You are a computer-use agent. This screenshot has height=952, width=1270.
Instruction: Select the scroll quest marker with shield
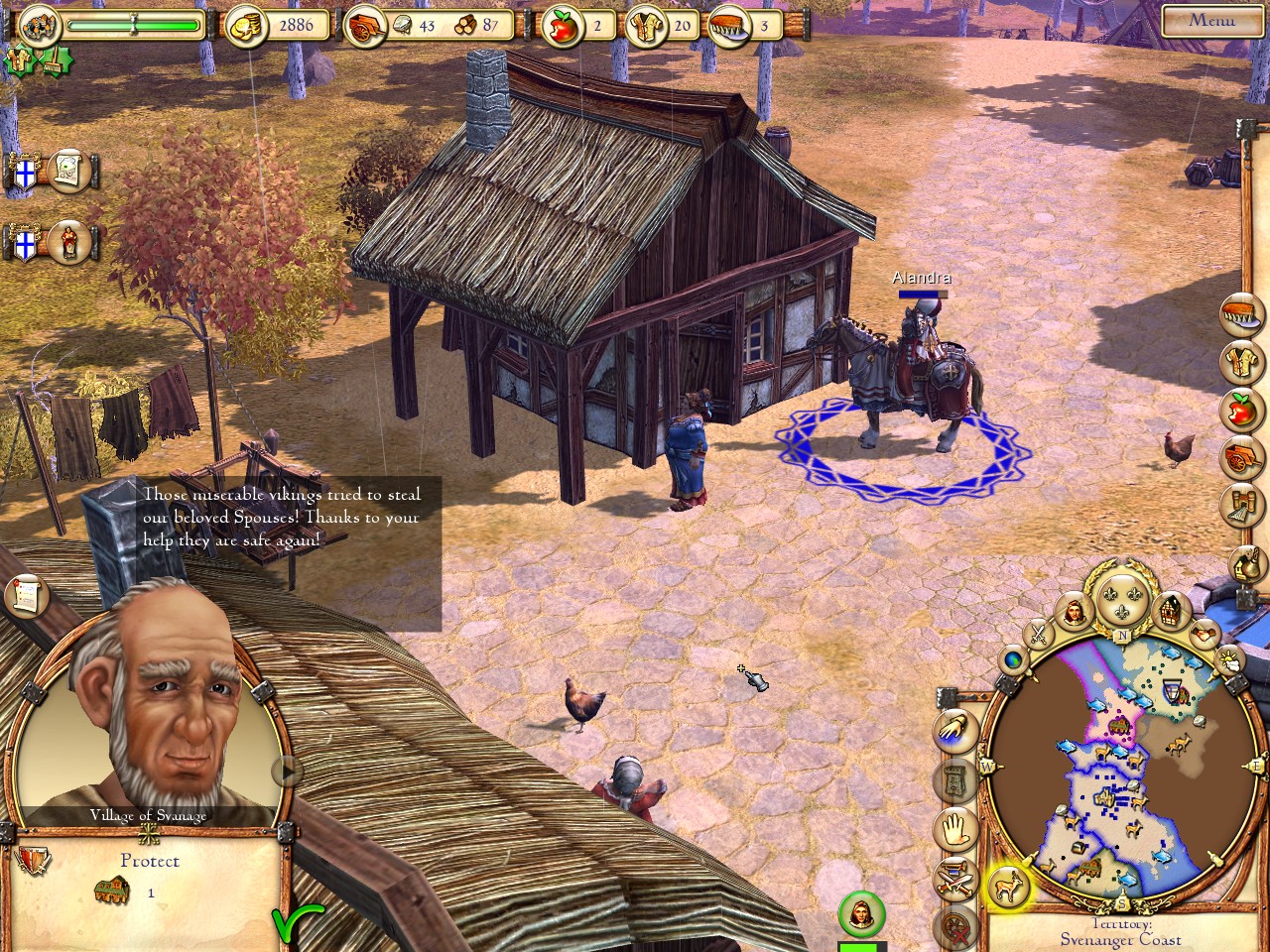point(67,171)
